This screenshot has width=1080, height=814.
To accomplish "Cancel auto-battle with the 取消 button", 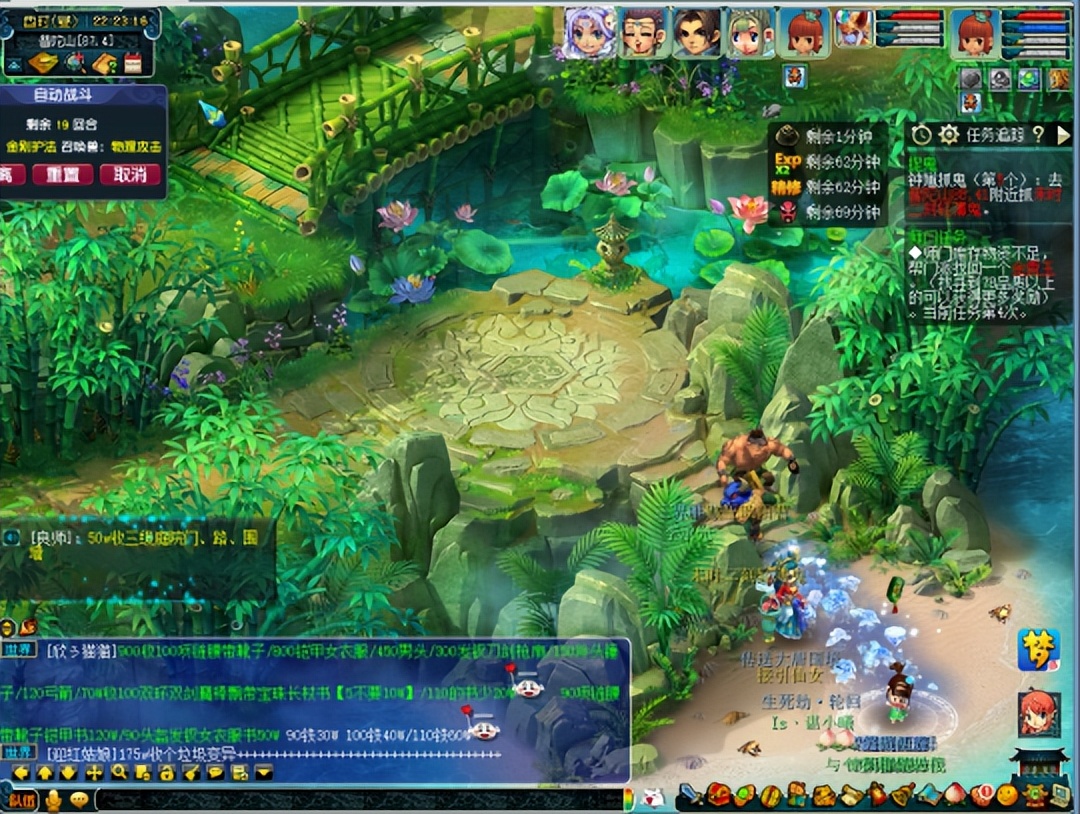I will point(130,174).
